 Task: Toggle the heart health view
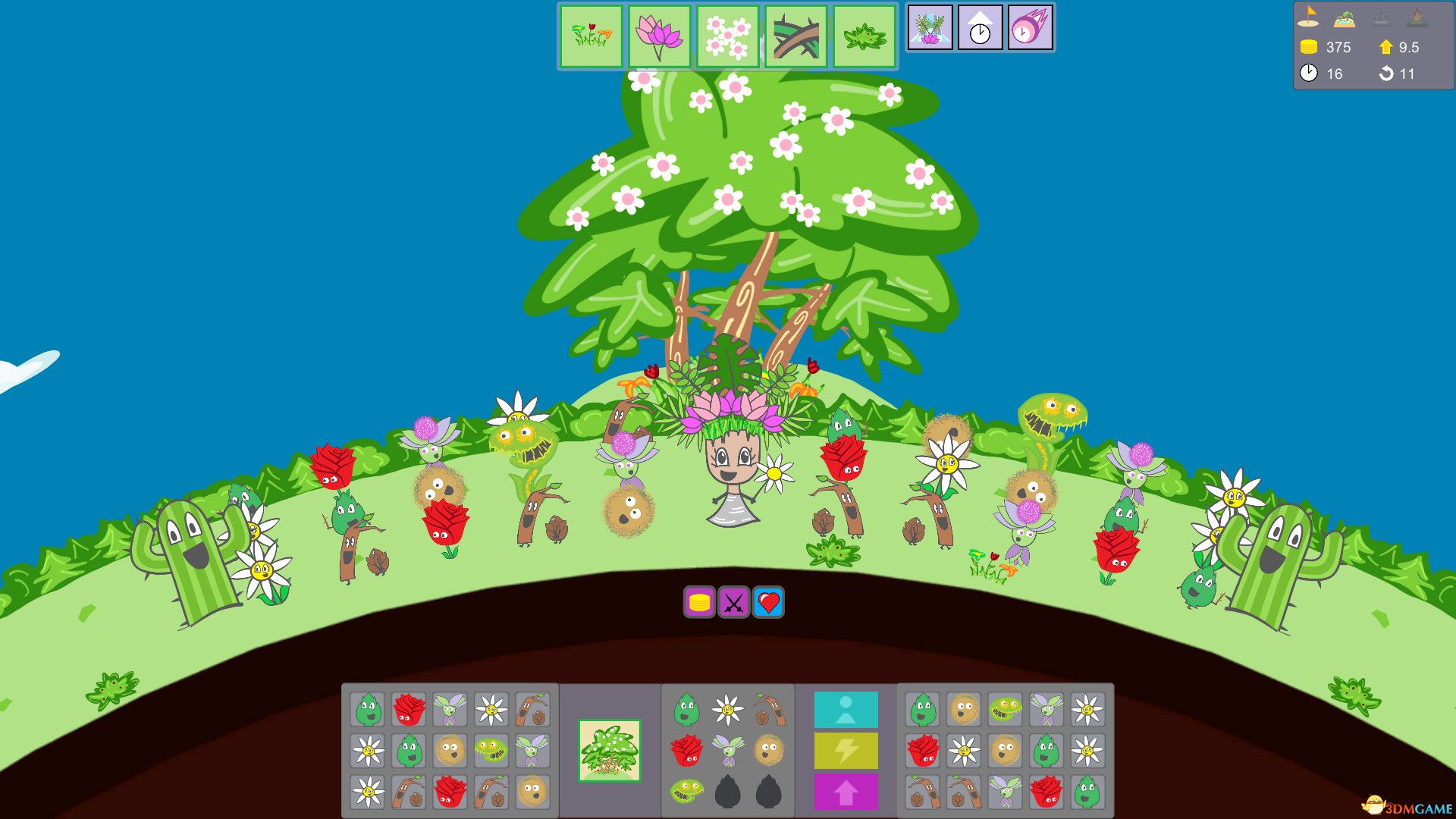coord(767,601)
